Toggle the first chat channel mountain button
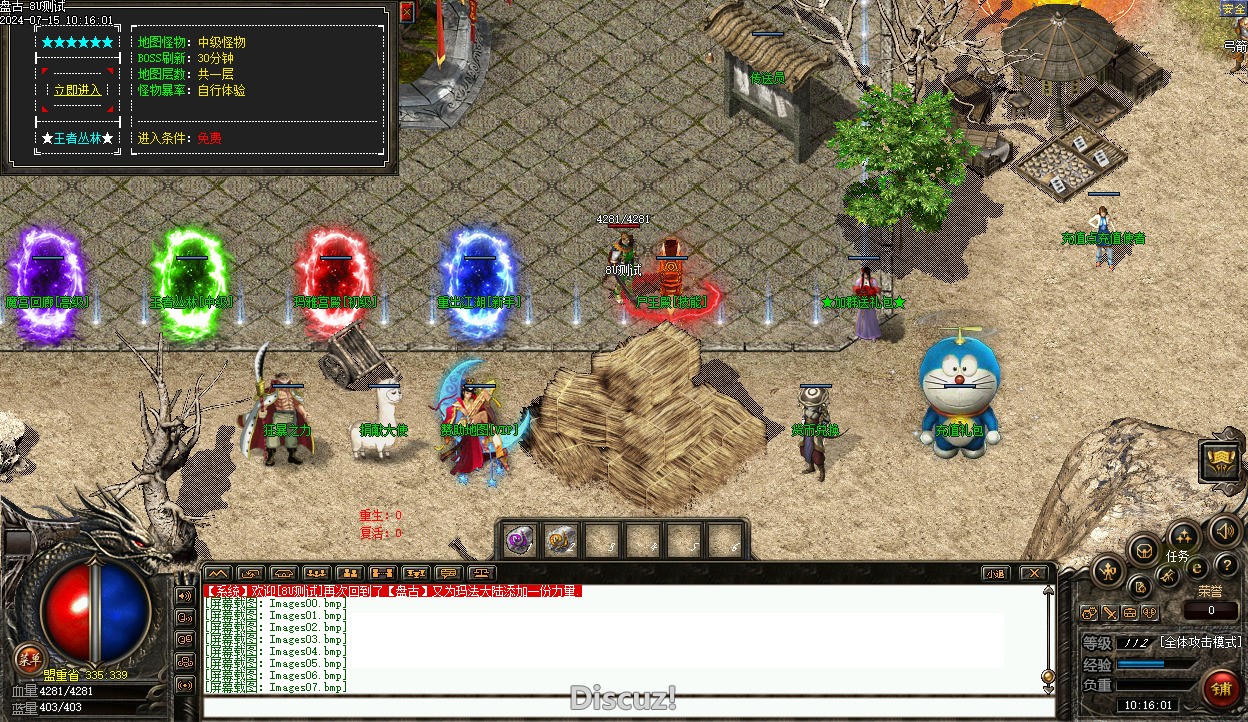 (217, 573)
